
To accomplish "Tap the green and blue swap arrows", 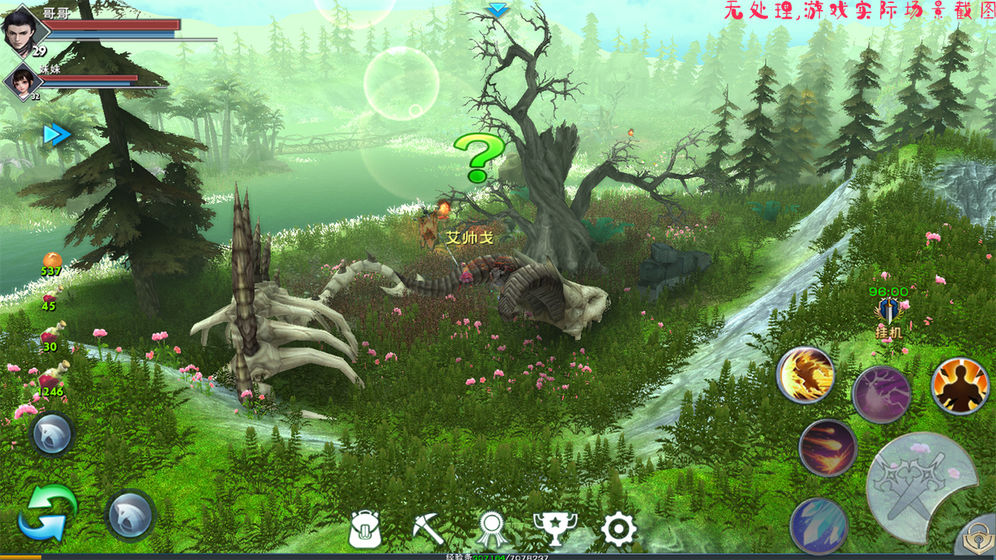I will click(x=47, y=512).
